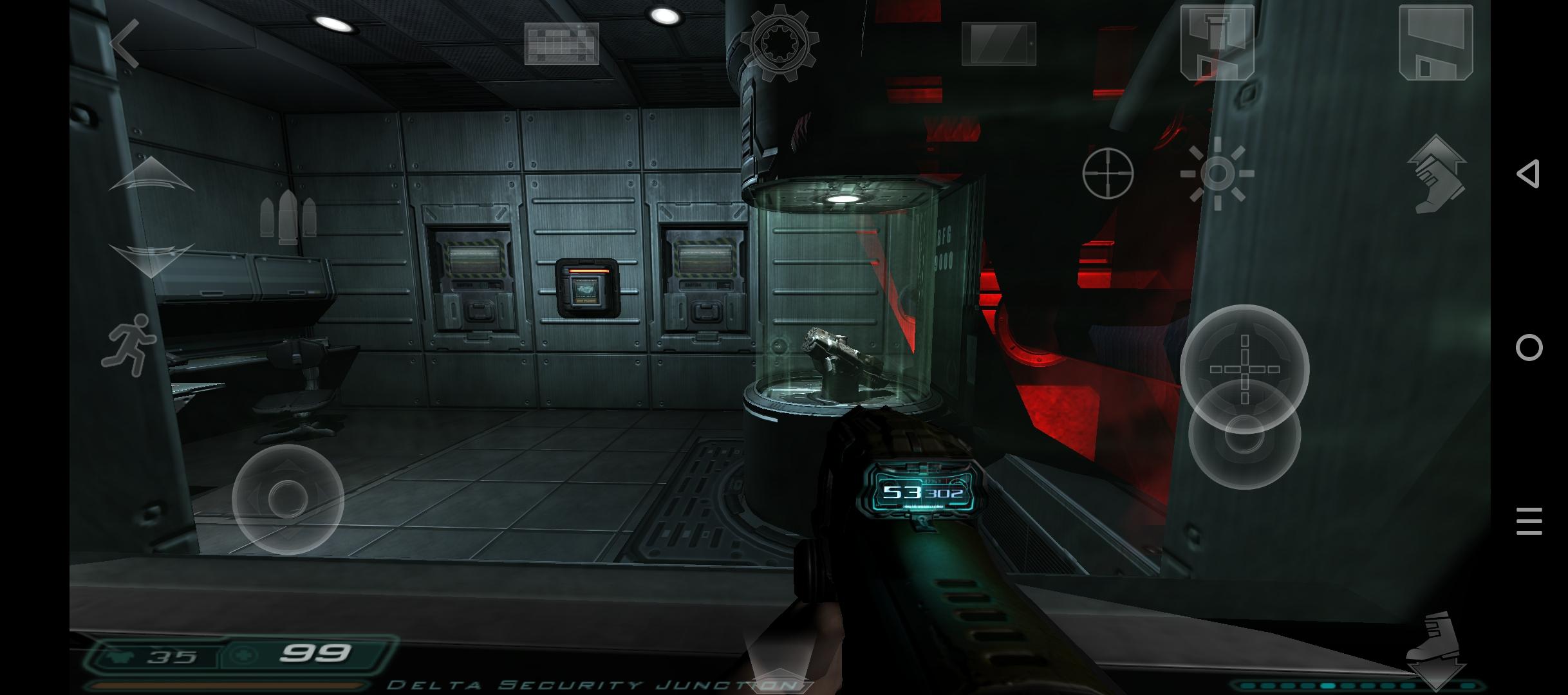Tap the jump boot with up arrow
Image resolution: width=1568 pixels, height=695 pixels.
click(1437, 174)
